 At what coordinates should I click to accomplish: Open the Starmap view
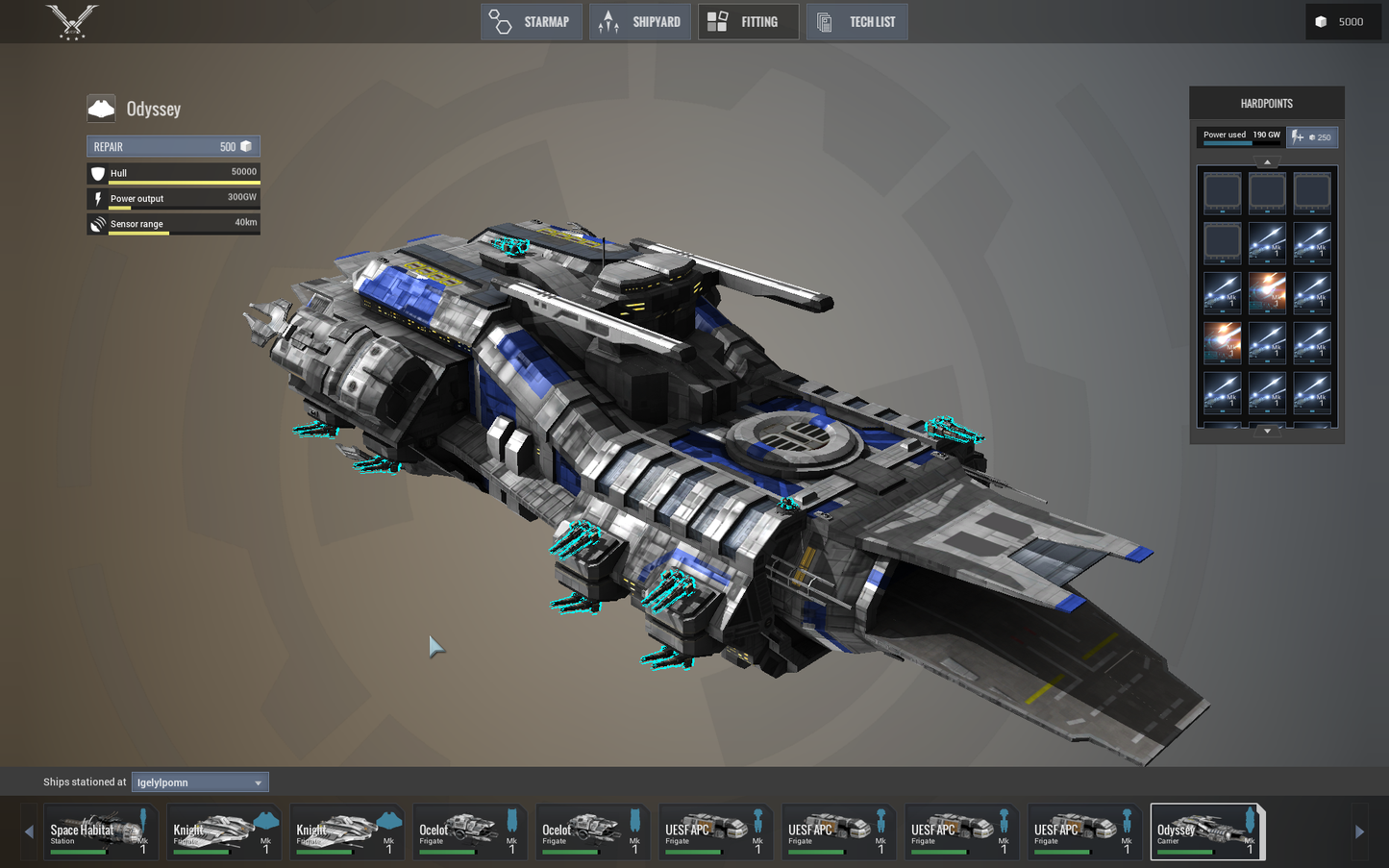coord(532,21)
